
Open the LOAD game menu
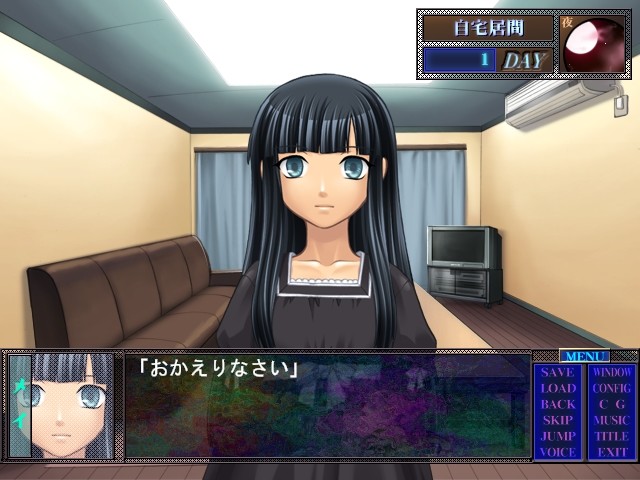(x=558, y=388)
